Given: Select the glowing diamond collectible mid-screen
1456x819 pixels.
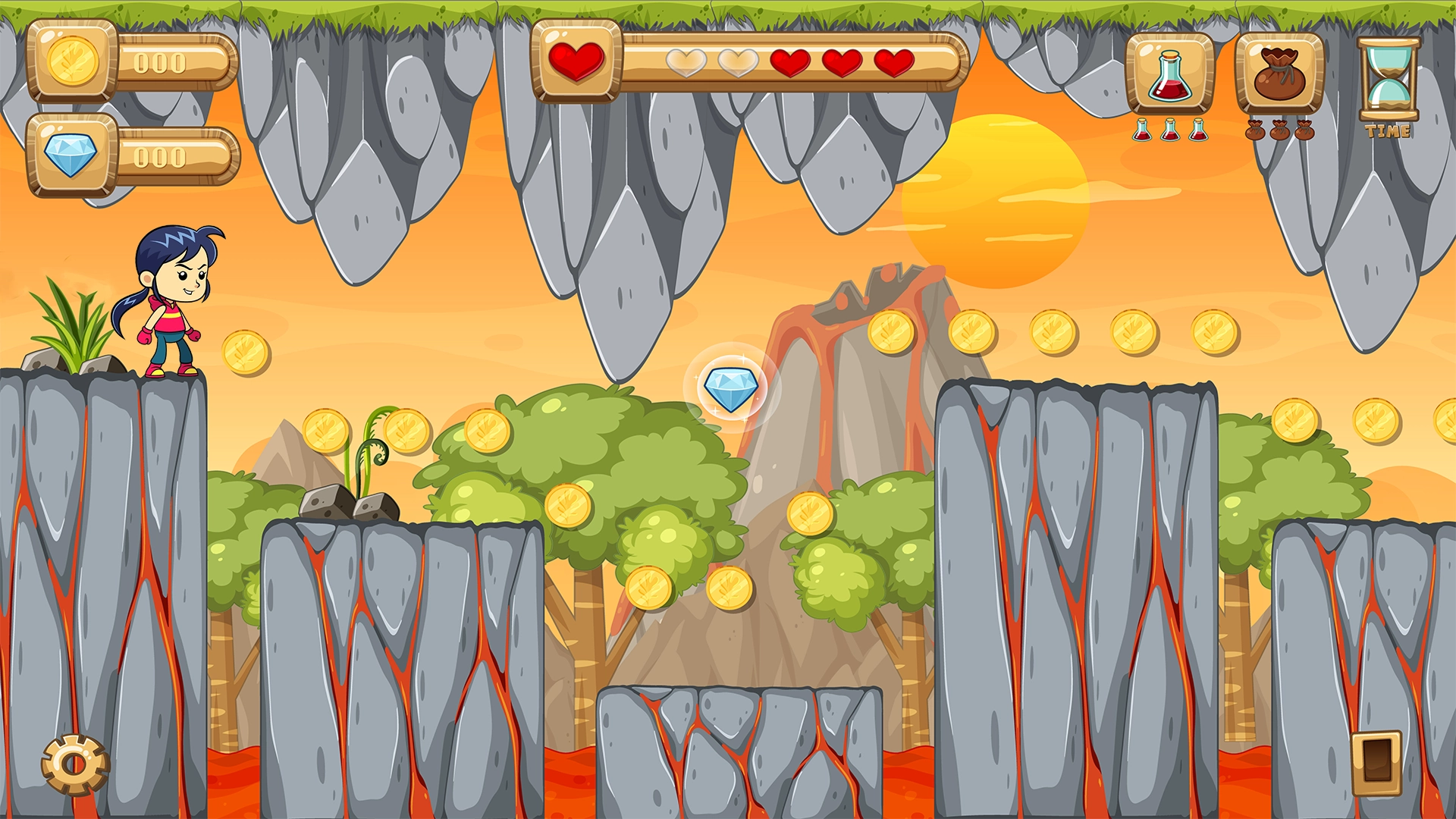Looking at the screenshot, I should (730, 389).
